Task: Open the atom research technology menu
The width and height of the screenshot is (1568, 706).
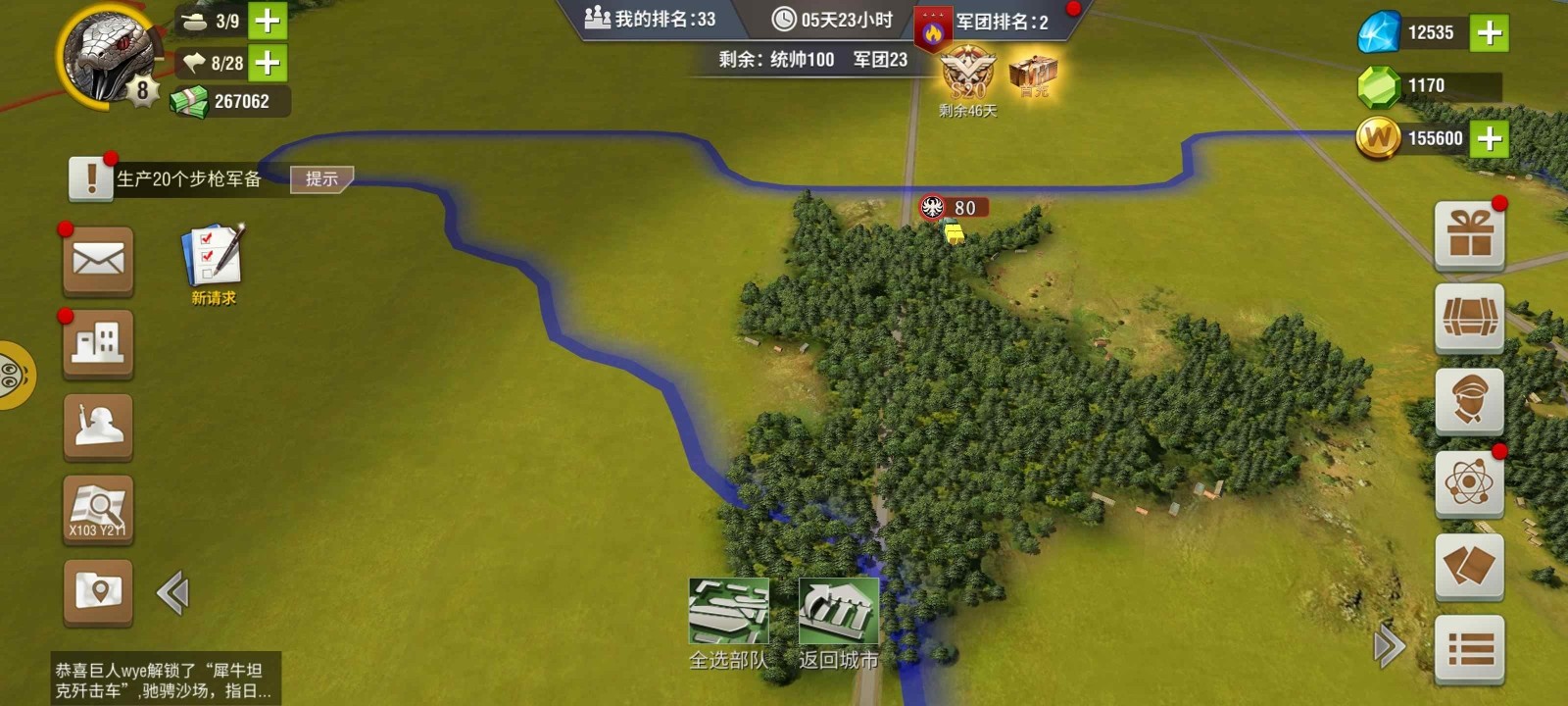Action: click(1469, 483)
